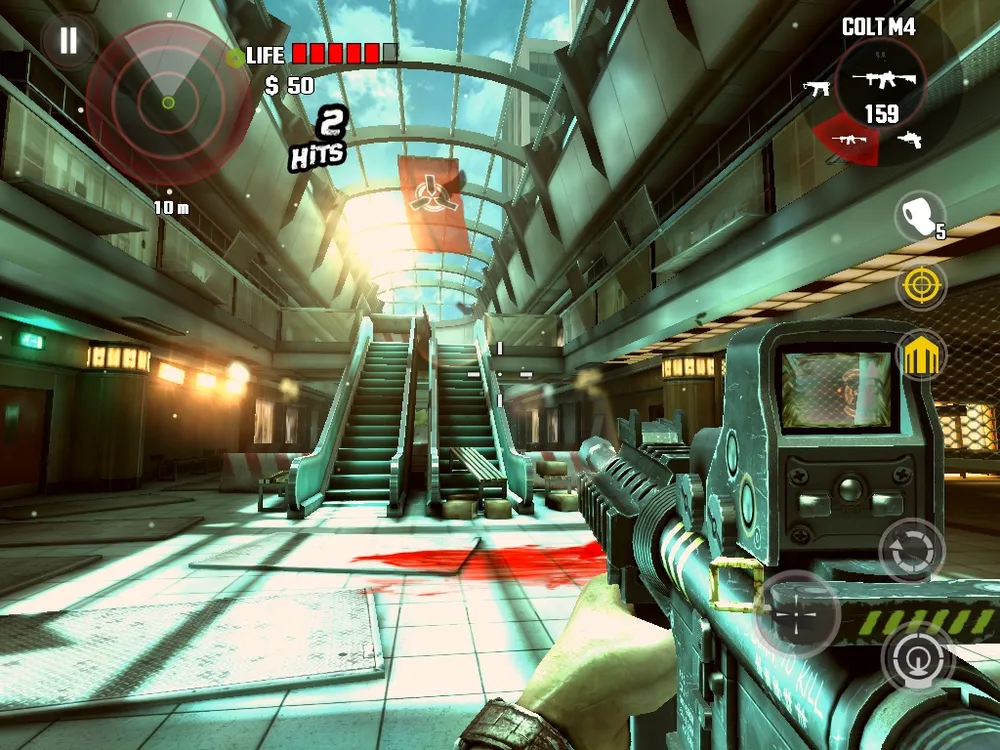The image size is (1000, 750).
Task: Switch to the pistol weapon icon
Action: point(908,139)
